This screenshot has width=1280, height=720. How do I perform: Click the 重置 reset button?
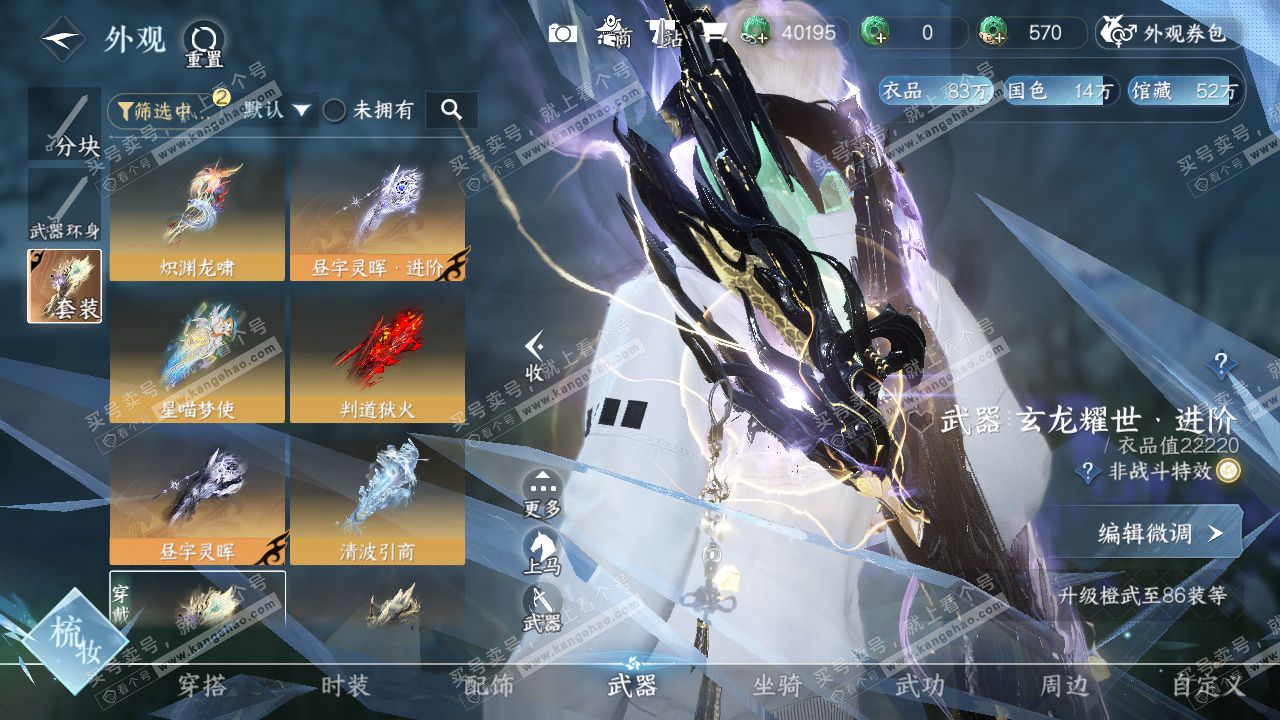coord(204,43)
